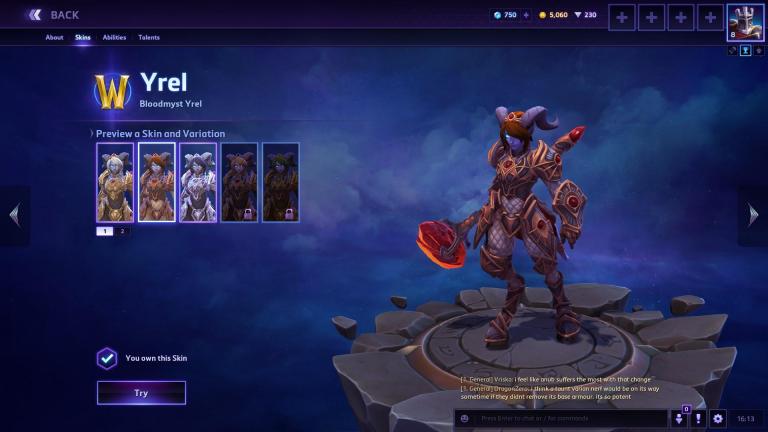Switch to the About tab
The height and width of the screenshot is (432, 768).
pyautogui.click(x=54, y=38)
